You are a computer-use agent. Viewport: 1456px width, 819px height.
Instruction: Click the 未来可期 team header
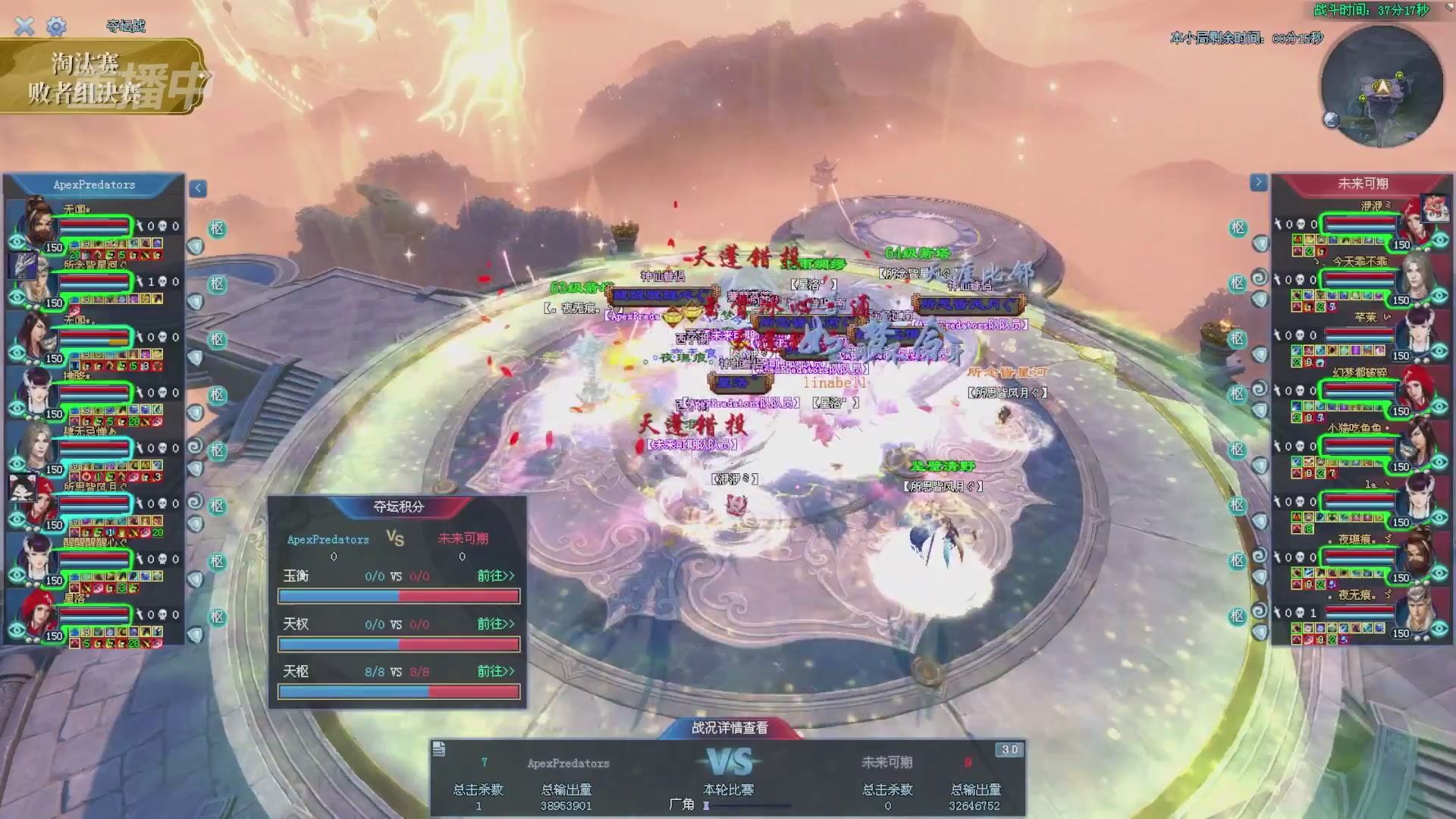(x=1362, y=184)
